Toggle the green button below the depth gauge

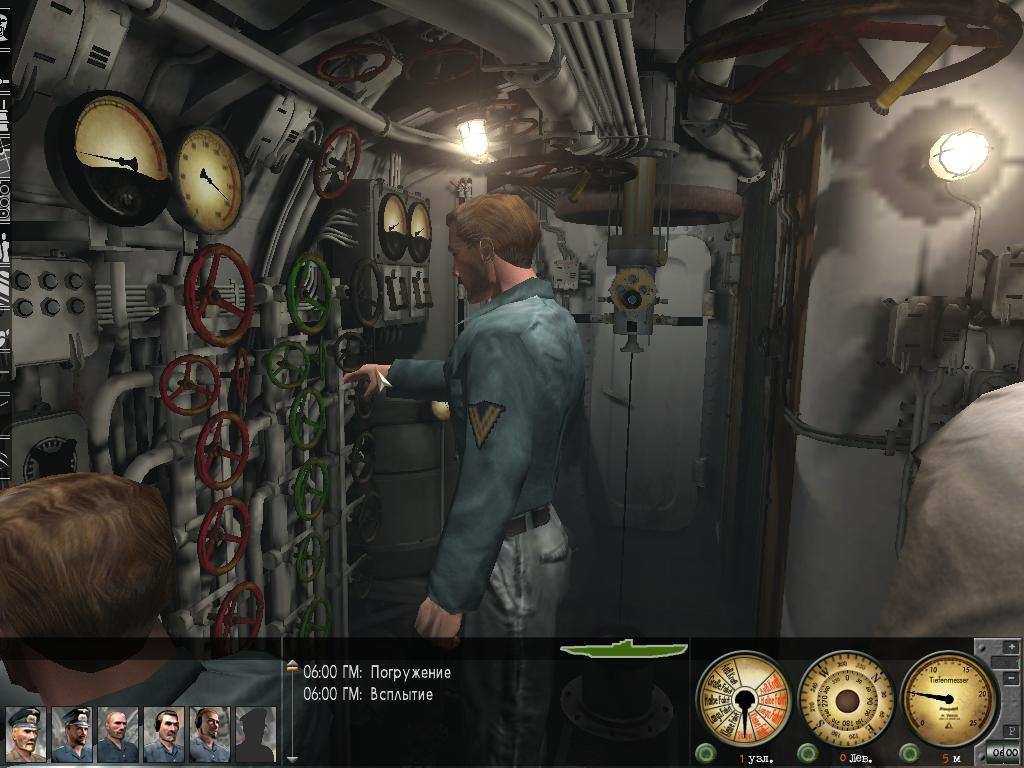coord(909,753)
